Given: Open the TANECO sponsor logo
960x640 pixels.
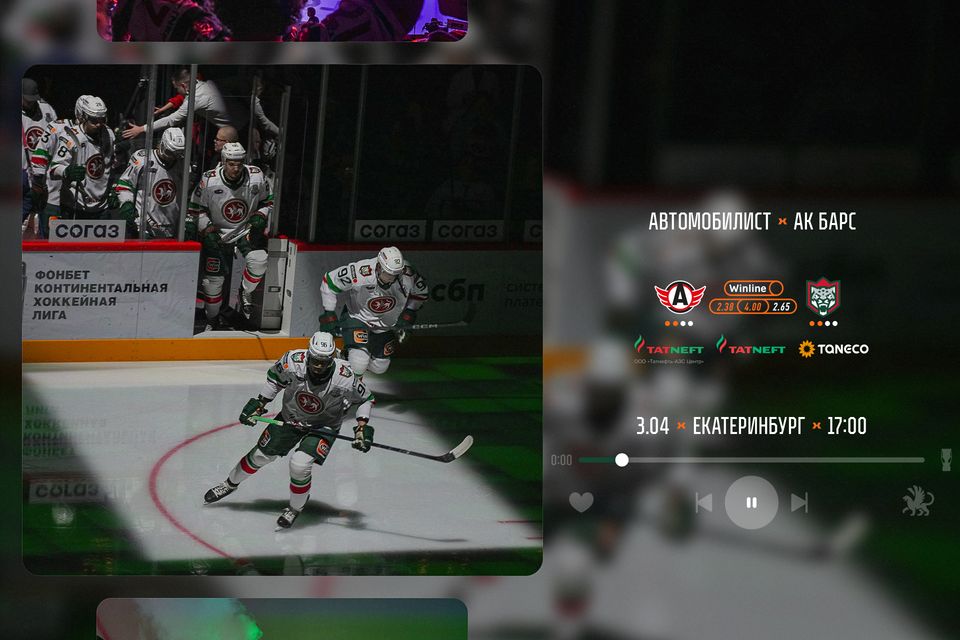Looking at the screenshot, I should [833, 349].
